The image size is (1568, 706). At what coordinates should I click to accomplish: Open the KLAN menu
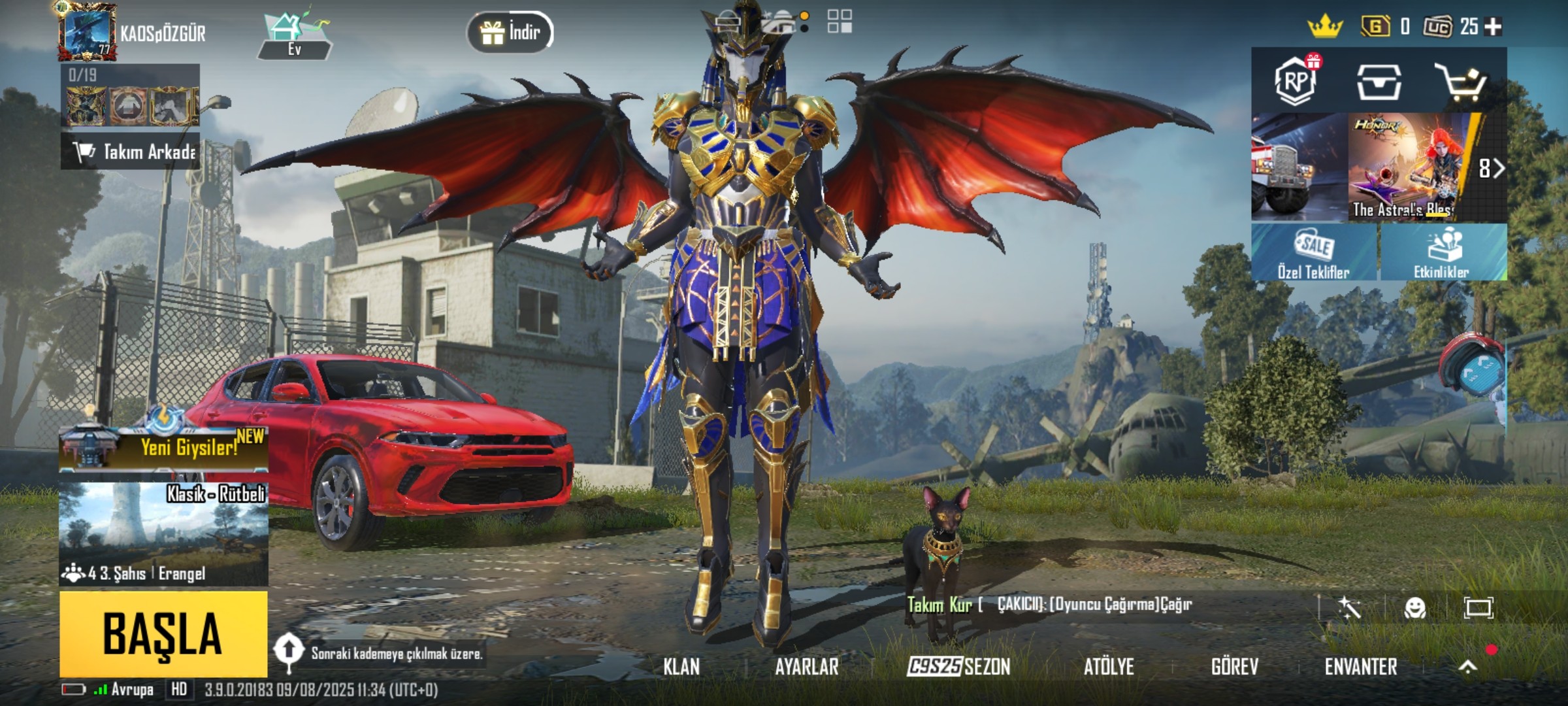tap(681, 667)
